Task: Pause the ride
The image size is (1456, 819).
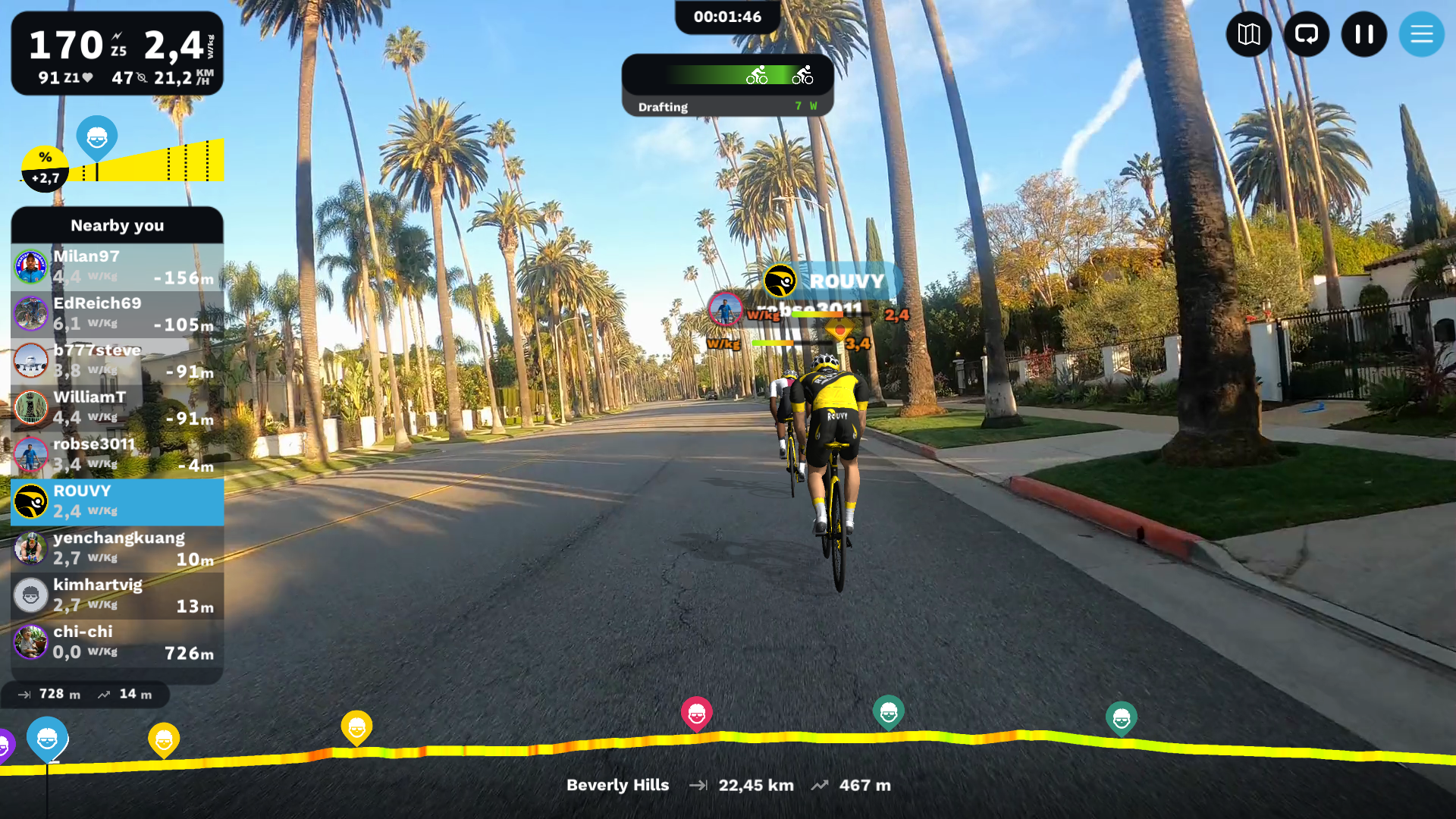Action: [1363, 34]
